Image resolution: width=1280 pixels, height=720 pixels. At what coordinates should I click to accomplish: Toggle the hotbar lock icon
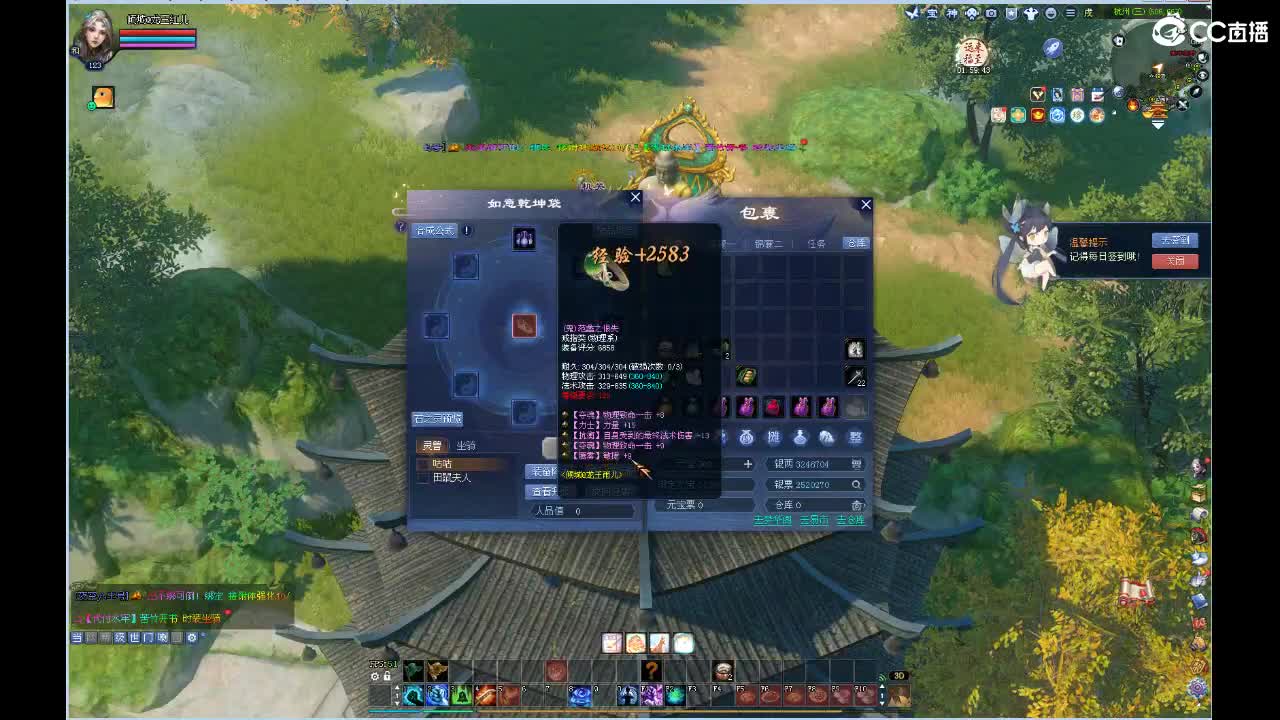point(386,675)
